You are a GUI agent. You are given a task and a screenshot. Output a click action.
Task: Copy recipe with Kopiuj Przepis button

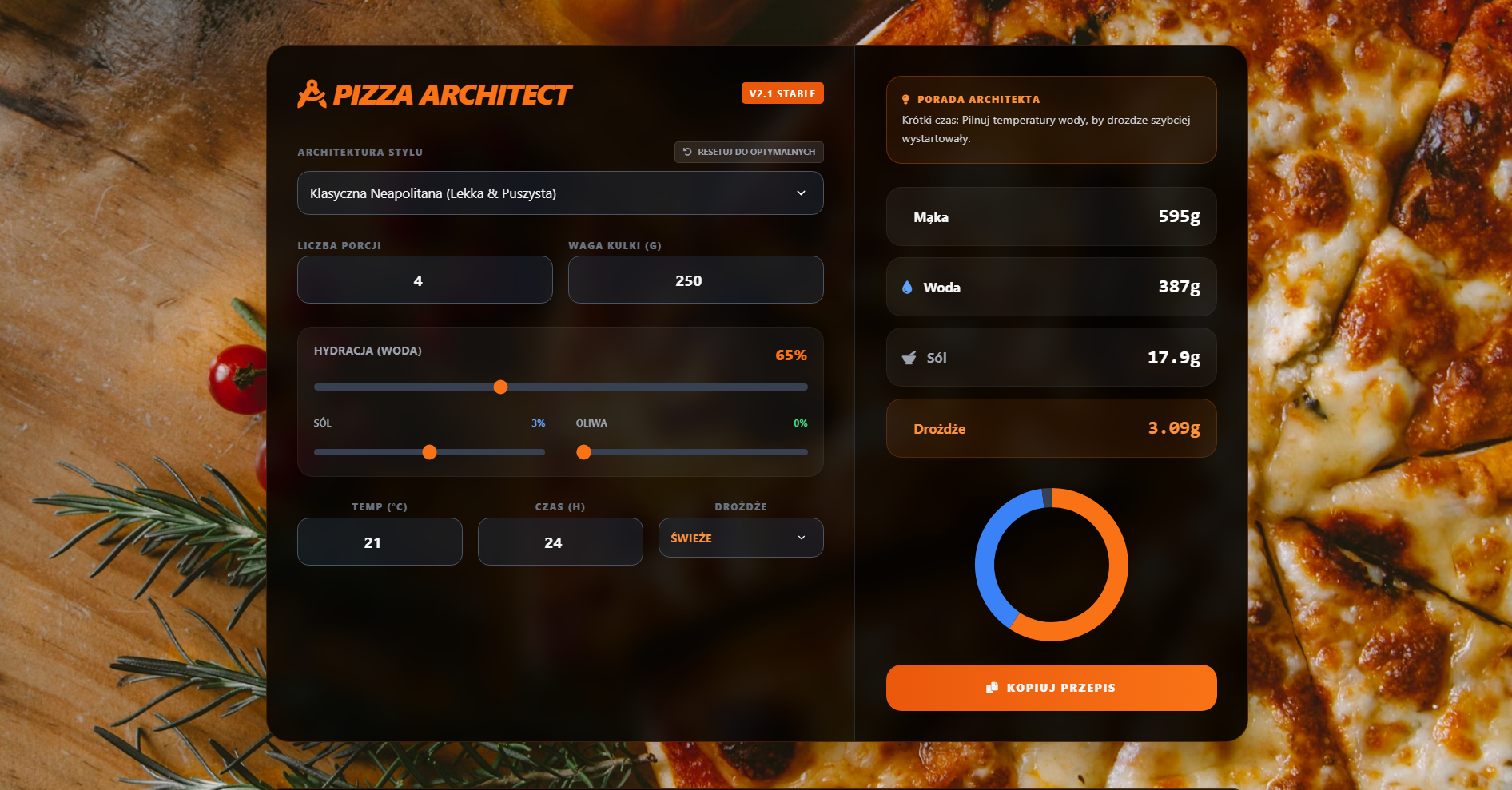tap(1051, 688)
